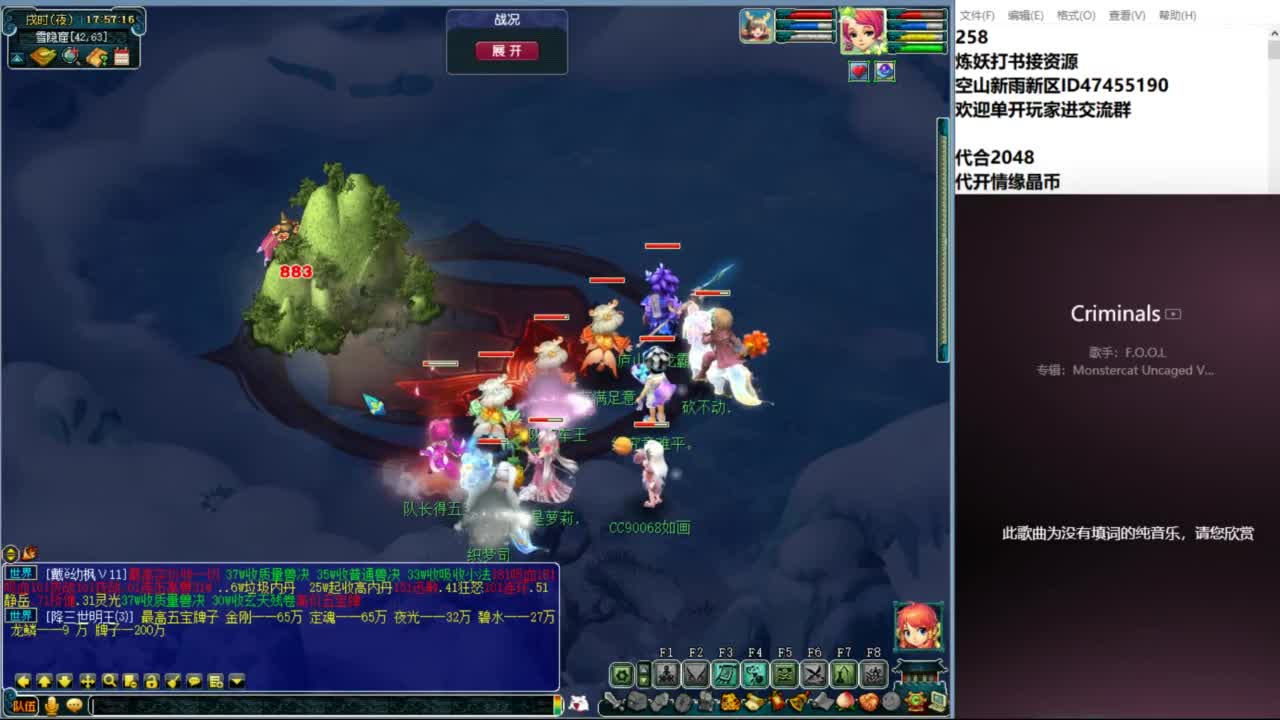The height and width of the screenshot is (720, 1280).
Task: Toggle the smiley emoji panel beside the chat bar
Action: tap(74, 705)
